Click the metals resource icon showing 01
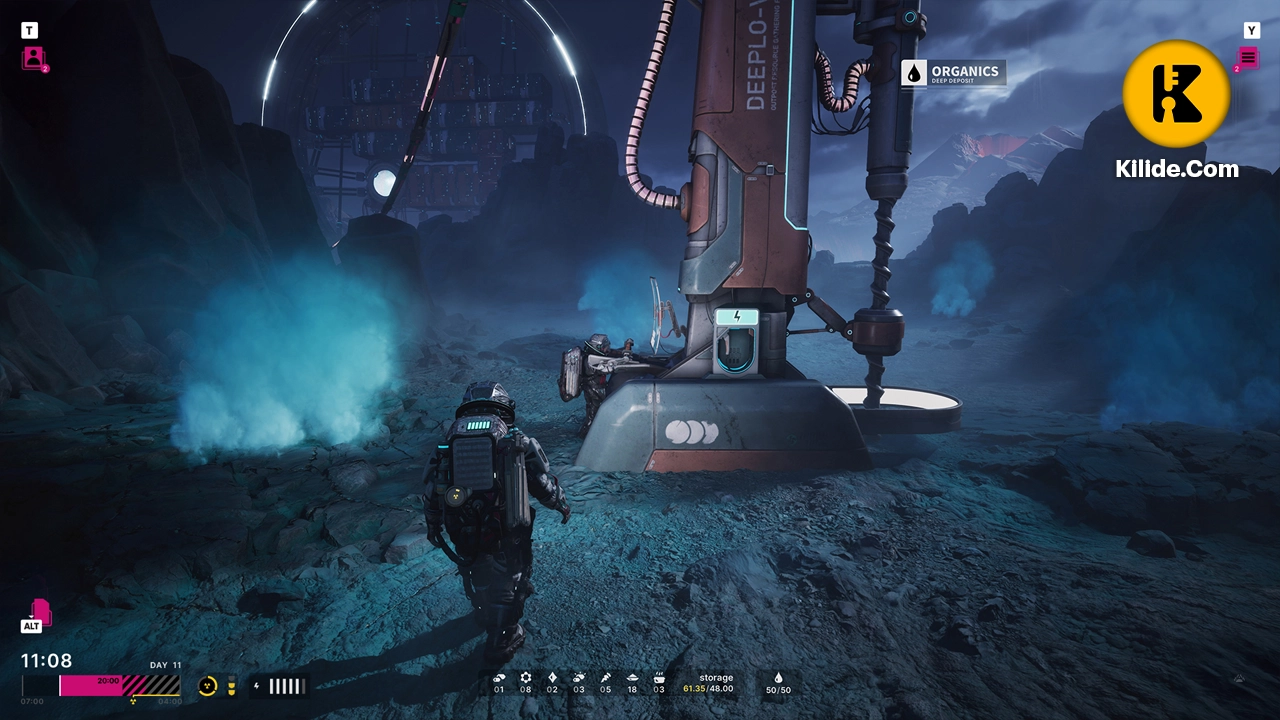1280x720 pixels. point(499,678)
